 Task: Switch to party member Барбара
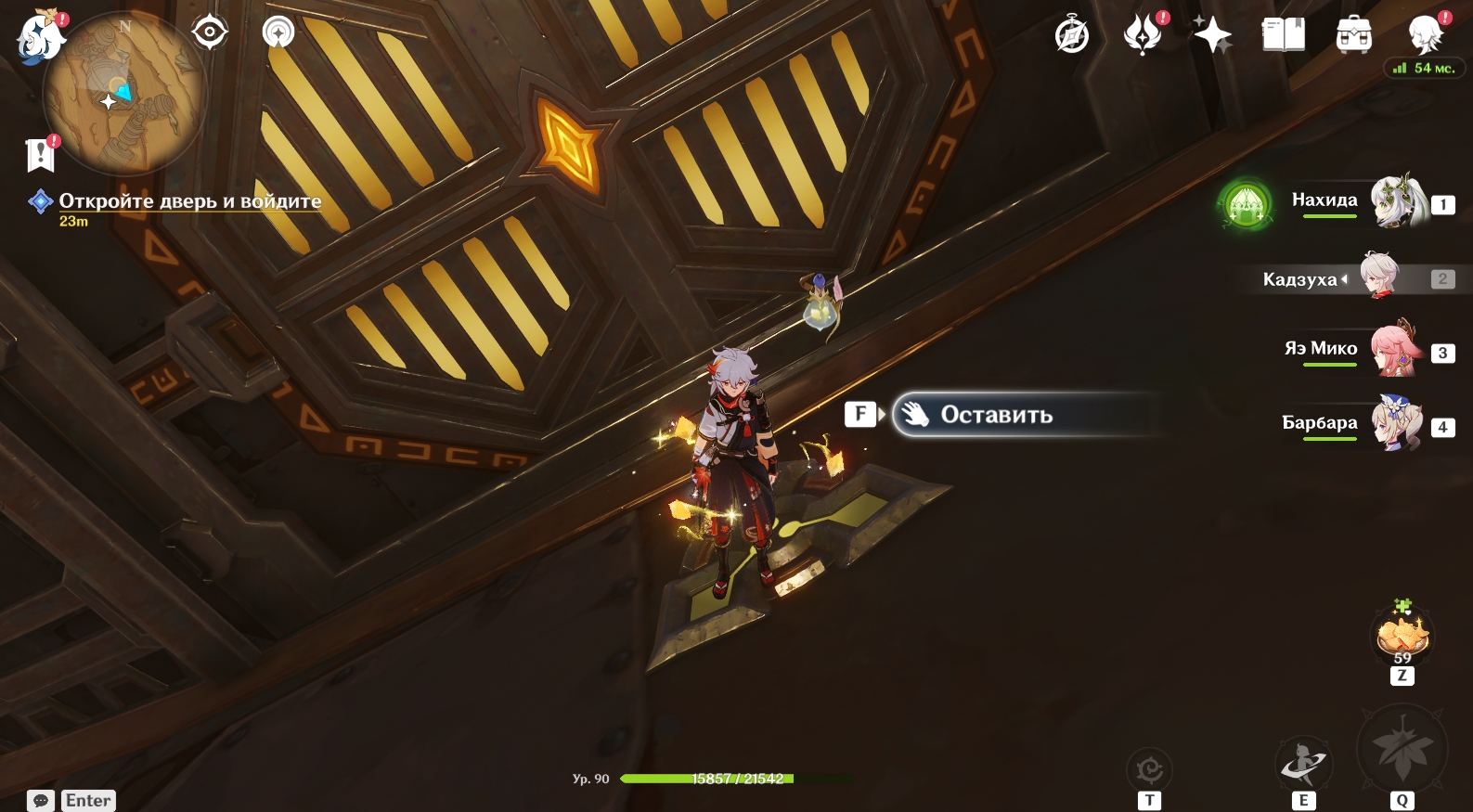pyautogui.click(x=1397, y=423)
